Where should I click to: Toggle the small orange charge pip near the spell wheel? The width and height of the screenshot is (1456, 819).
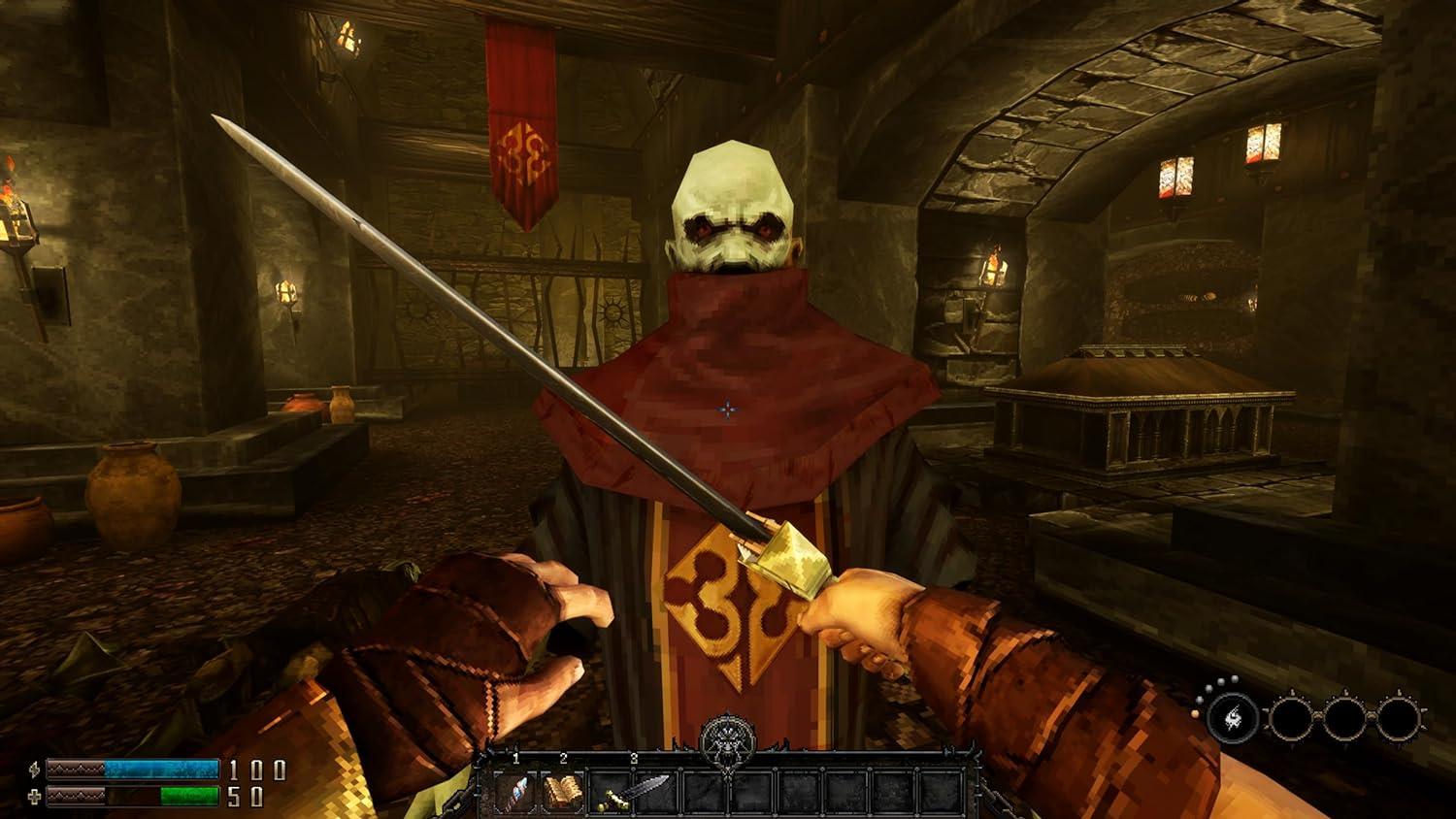coord(1195,714)
